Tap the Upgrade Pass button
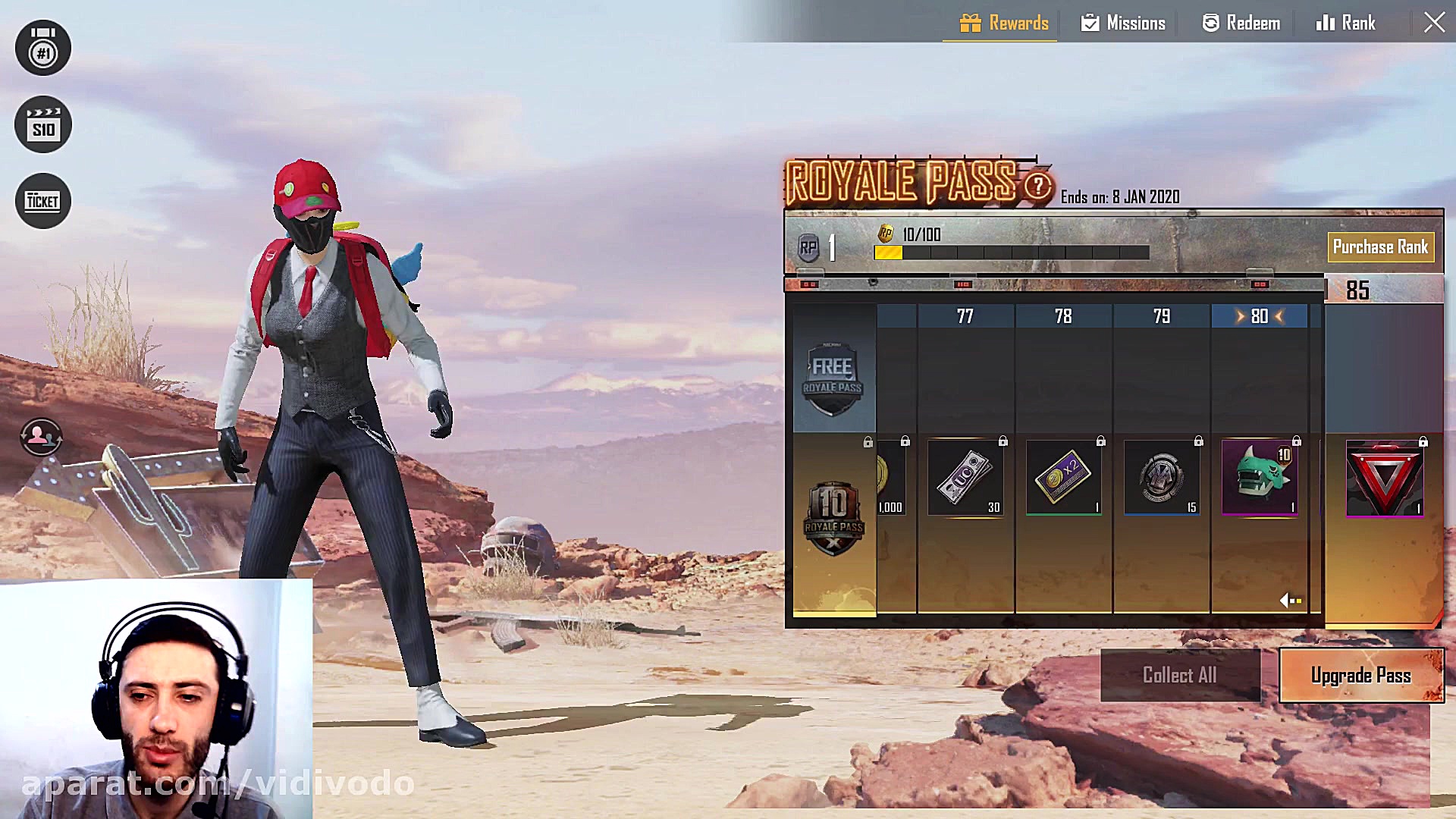This screenshot has width=1456, height=819. point(1361,675)
